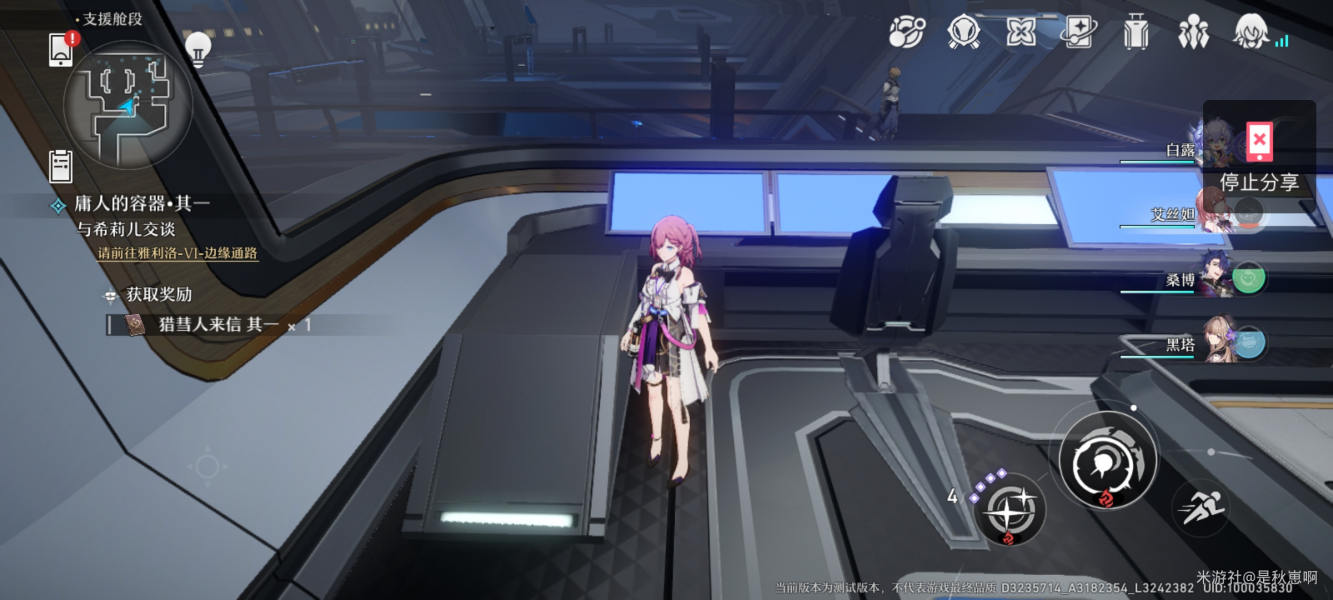
Task: Tap the lightbulb hint icon
Action: tap(198, 48)
